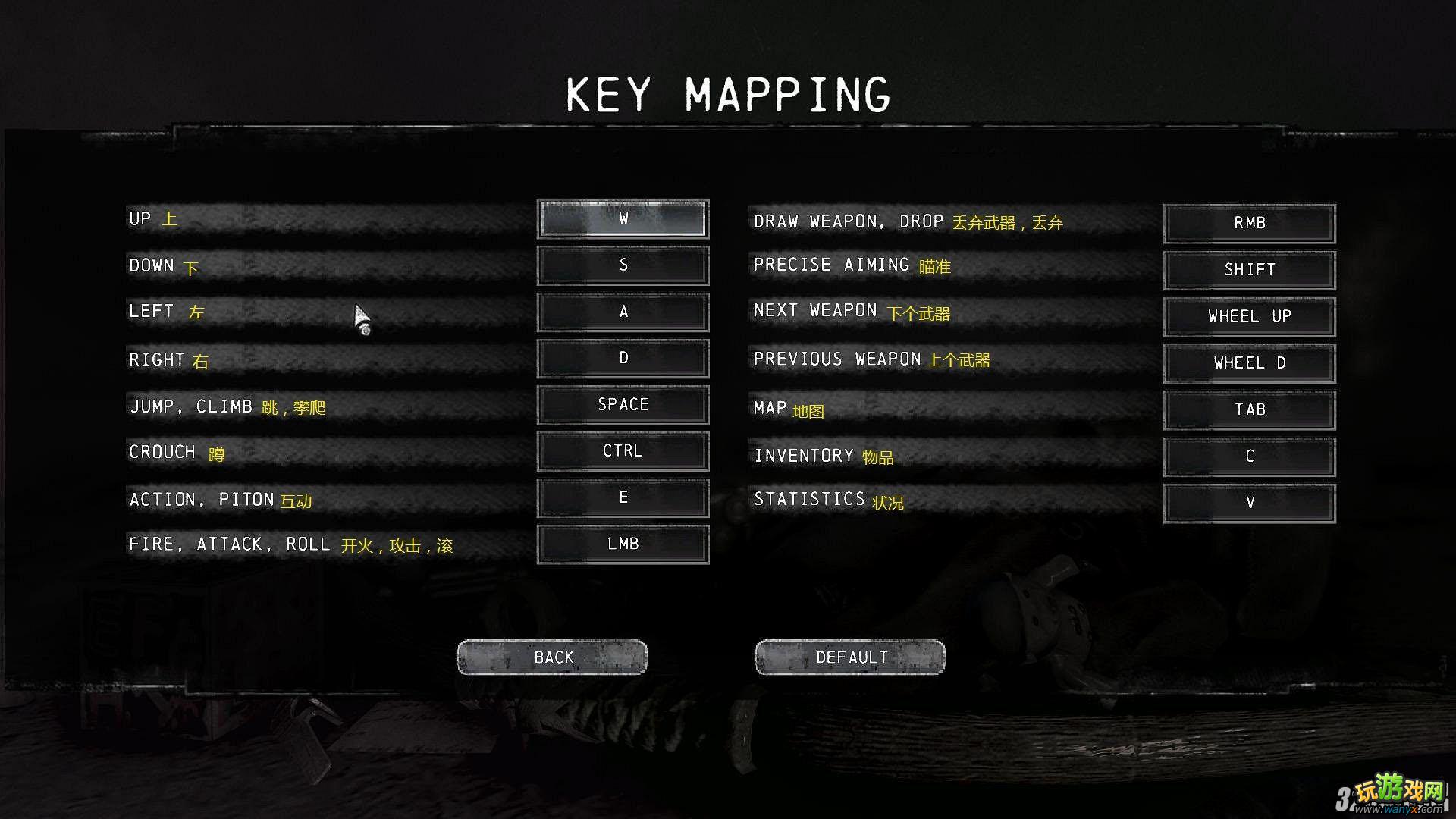Screen dimensions: 1456x819
Task: Rebind the Map key TAB
Action: pos(1250,409)
